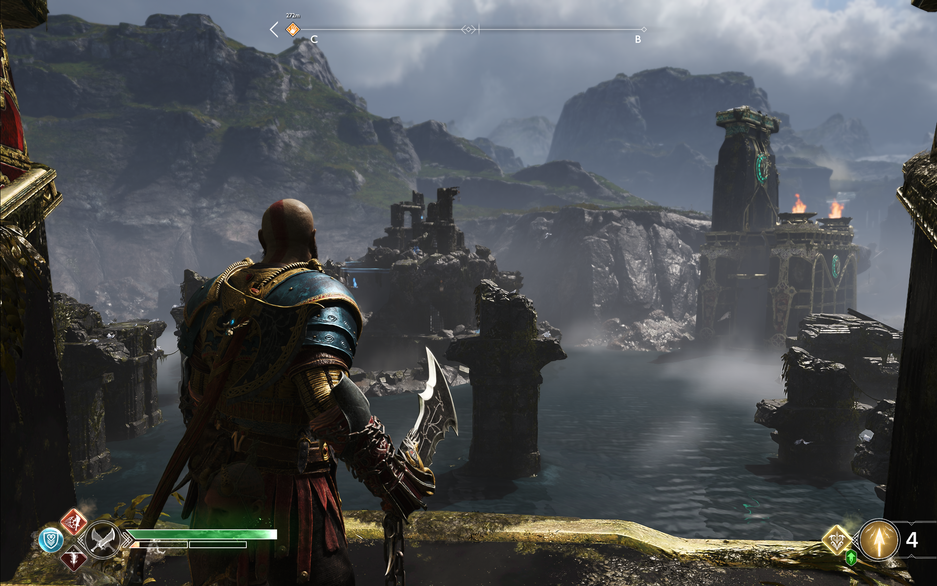Activate the orange runic attack icon
This screenshot has height=586, width=937.
(x=74, y=521)
